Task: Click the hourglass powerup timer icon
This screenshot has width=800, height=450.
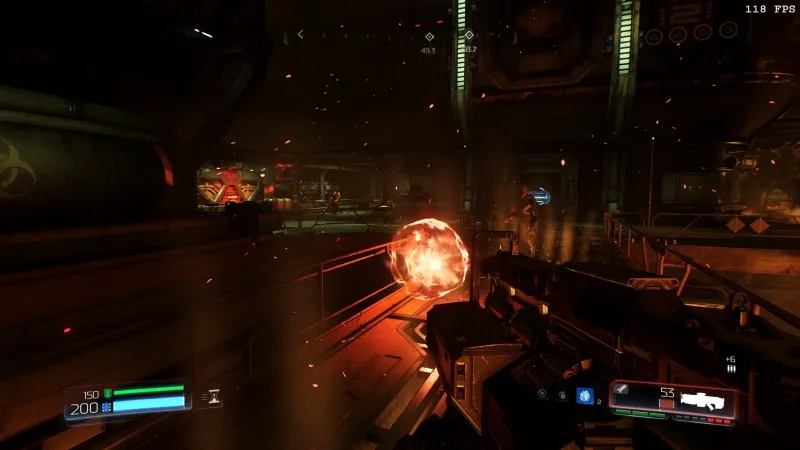Action: (214, 397)
